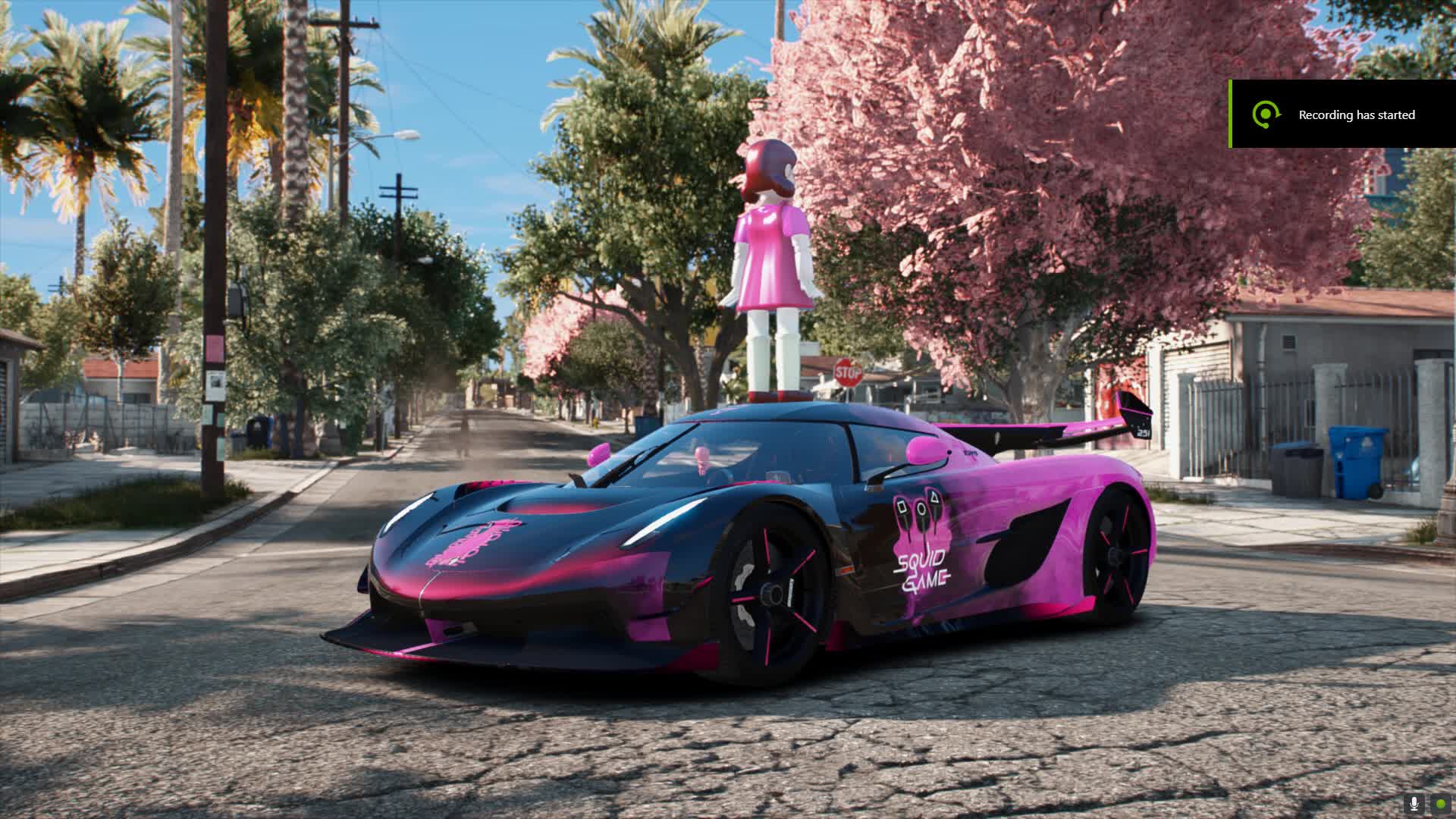Click the microphone overlay icon

click(x=1414, y=803)
